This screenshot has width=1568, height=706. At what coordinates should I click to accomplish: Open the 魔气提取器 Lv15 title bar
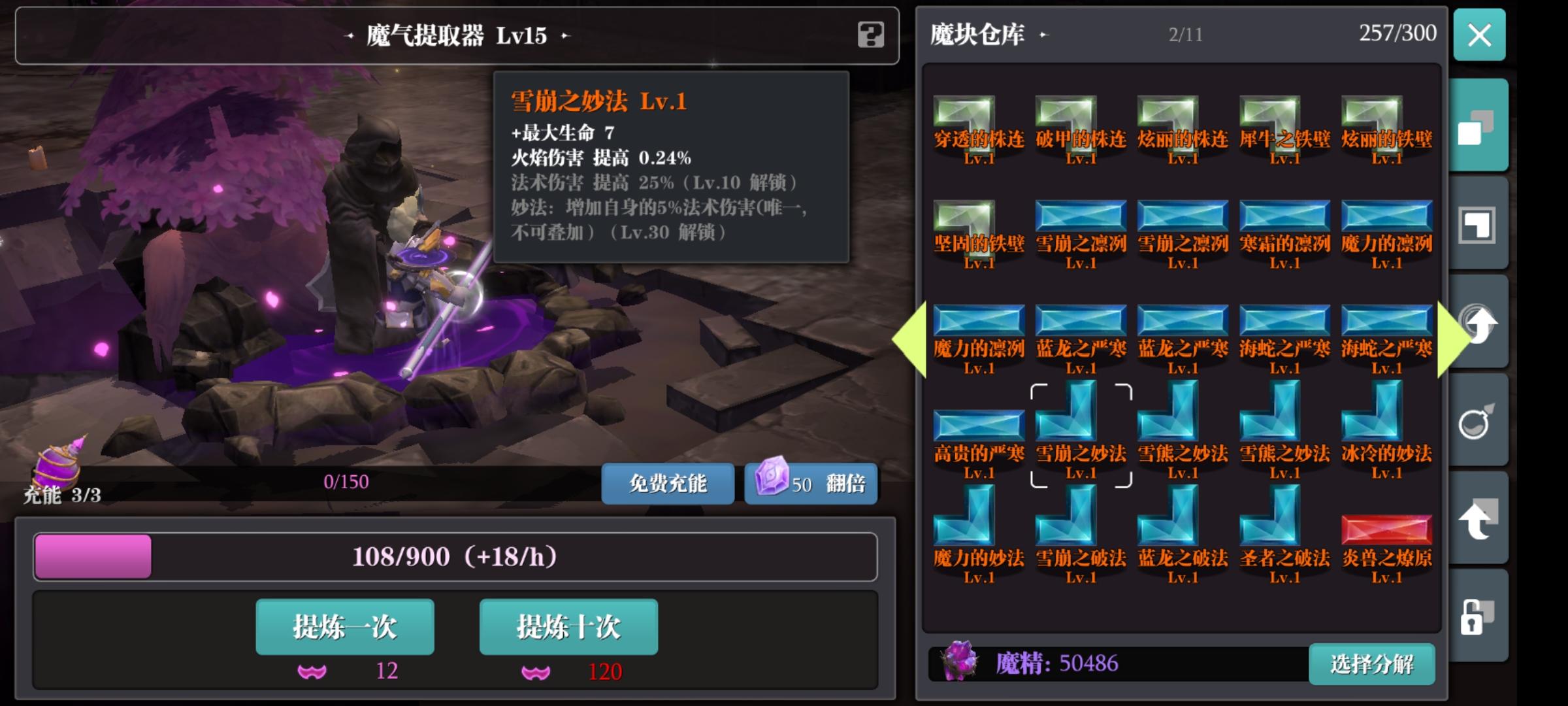click(x=457, y=36)
